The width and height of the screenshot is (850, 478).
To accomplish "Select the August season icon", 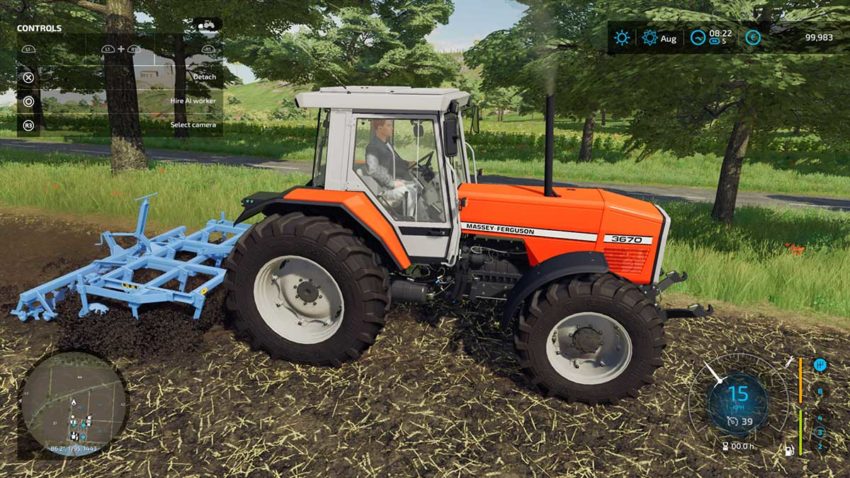I will coord(650,38).
